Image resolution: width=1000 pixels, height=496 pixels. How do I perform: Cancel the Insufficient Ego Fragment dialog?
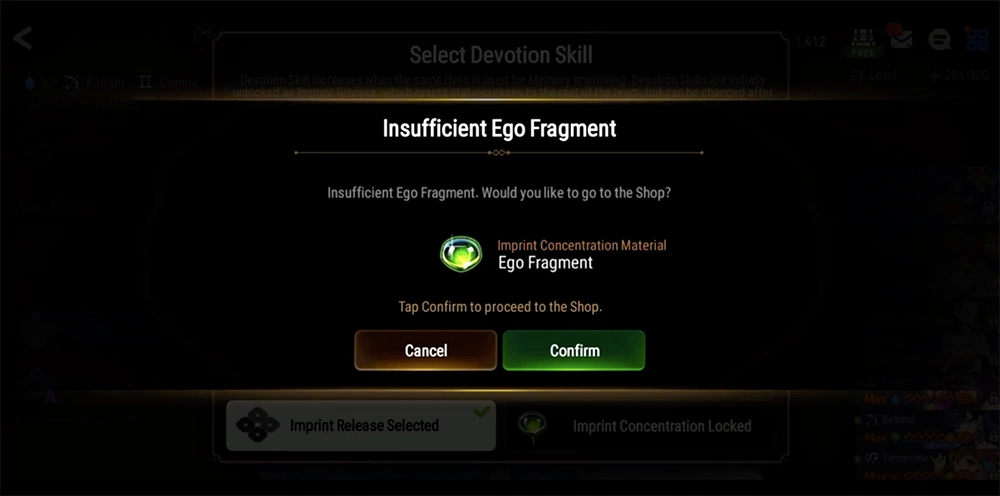pos(425,350)
